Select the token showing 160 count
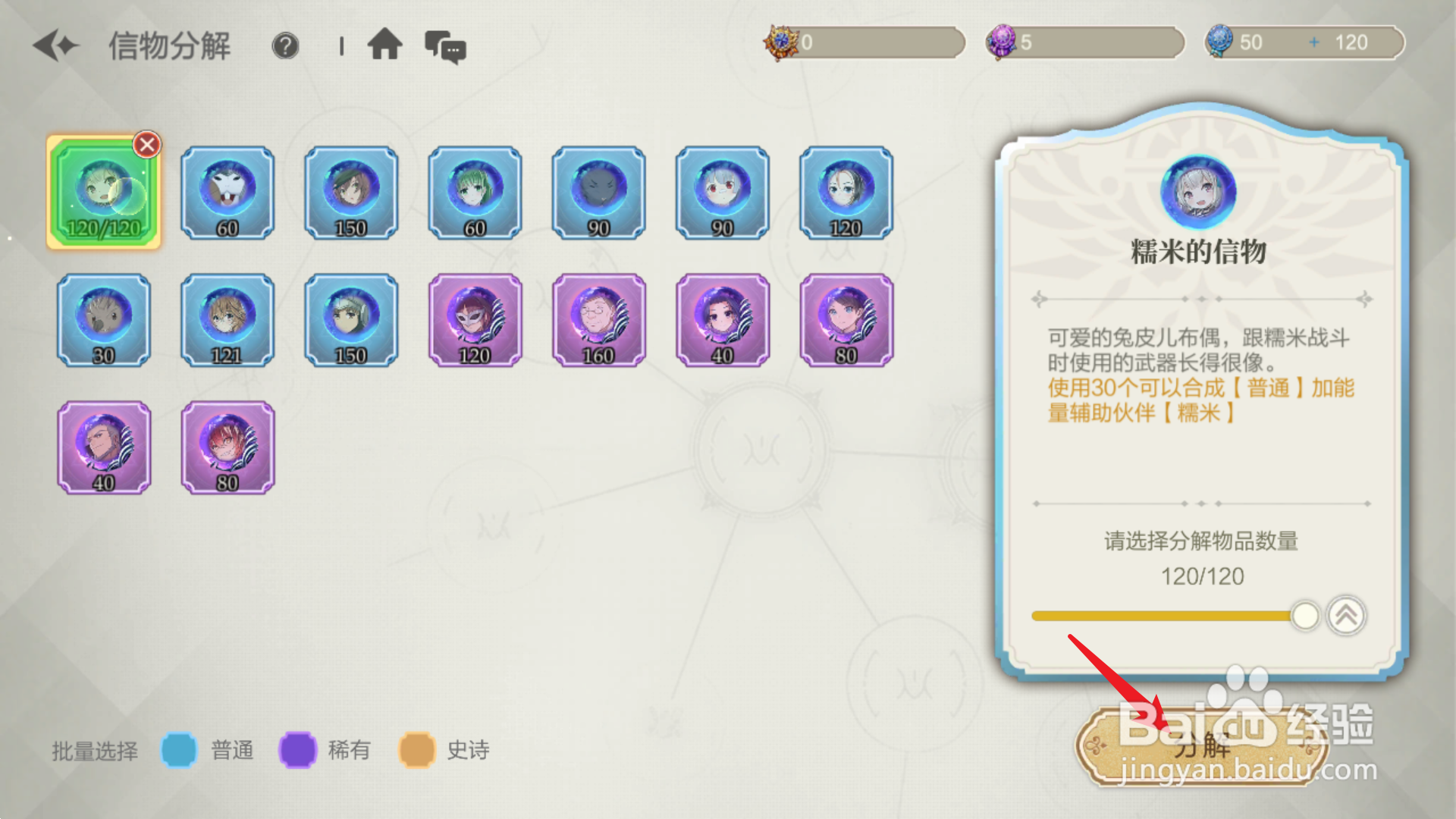 598,320
